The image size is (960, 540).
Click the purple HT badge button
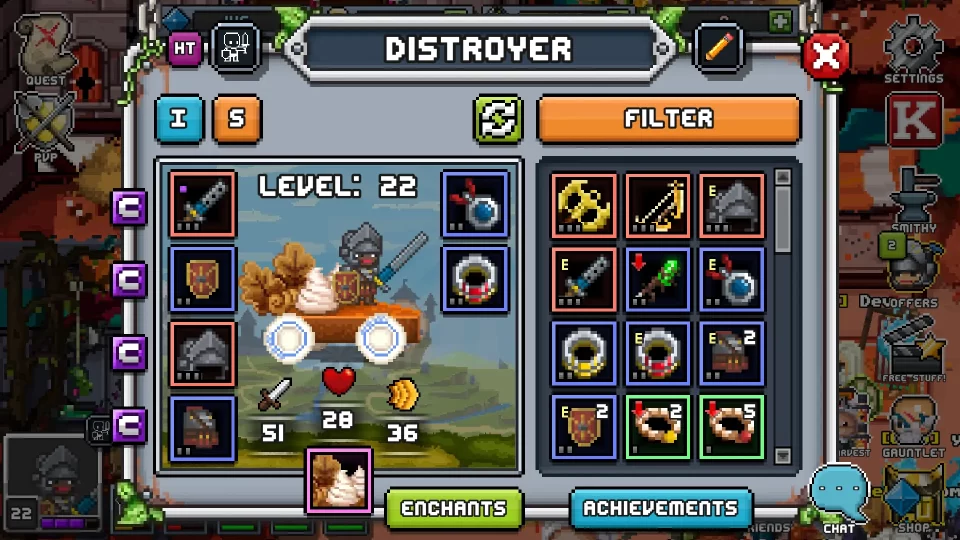tap(185, 48)
